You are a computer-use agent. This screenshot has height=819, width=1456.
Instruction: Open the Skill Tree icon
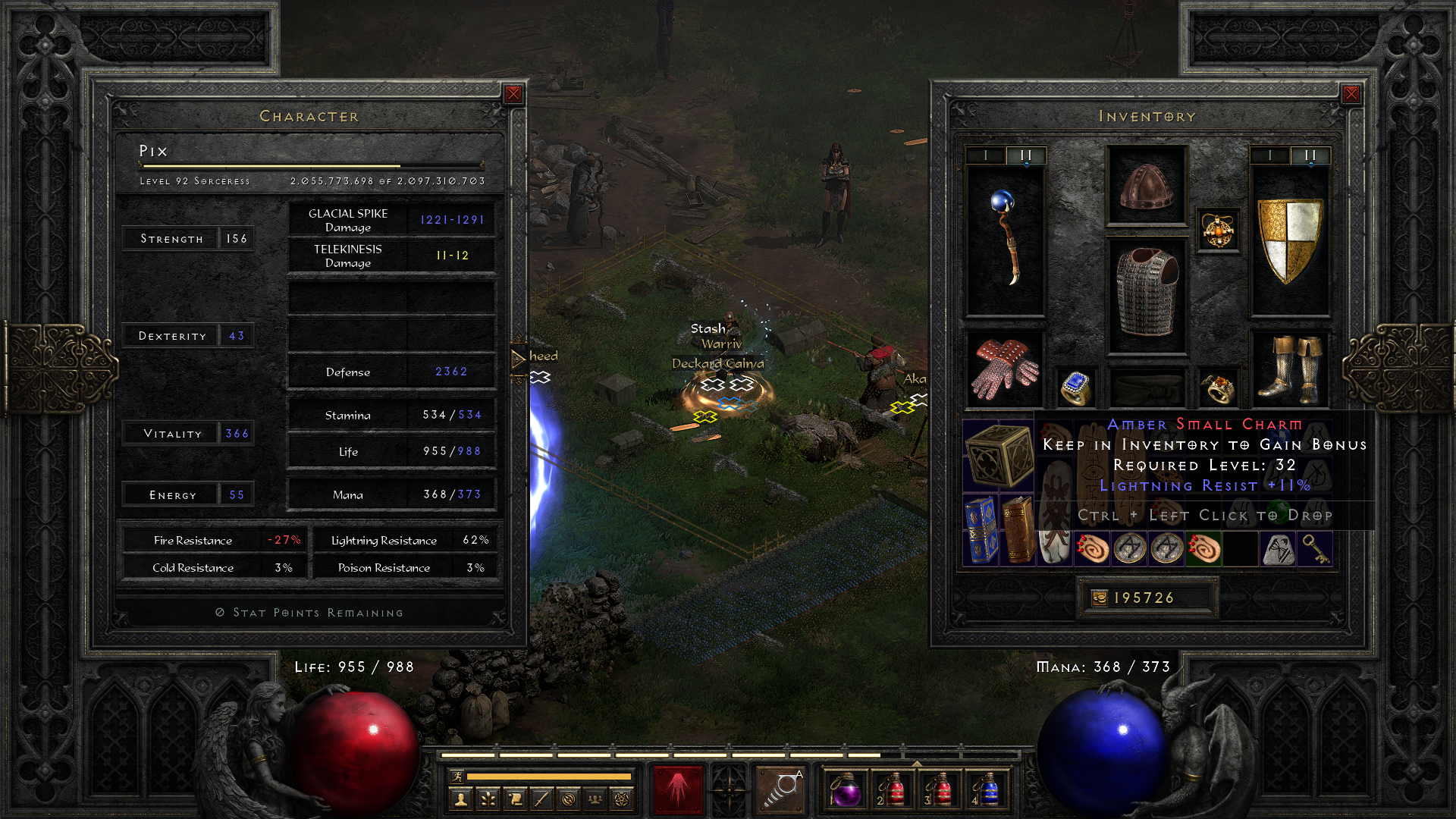(x=488, y=799)
